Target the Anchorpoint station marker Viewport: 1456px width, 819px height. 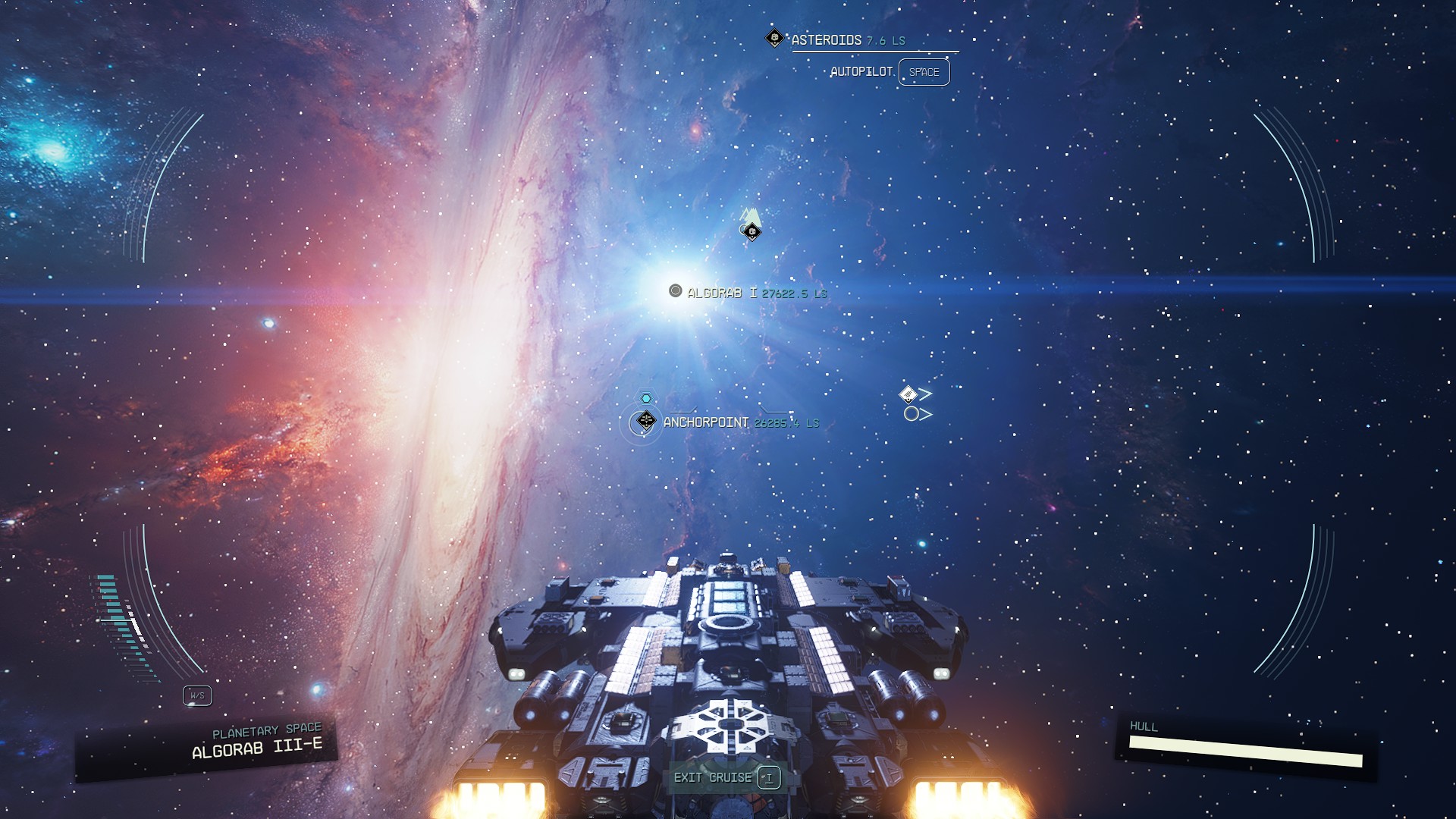coord(645,420)
